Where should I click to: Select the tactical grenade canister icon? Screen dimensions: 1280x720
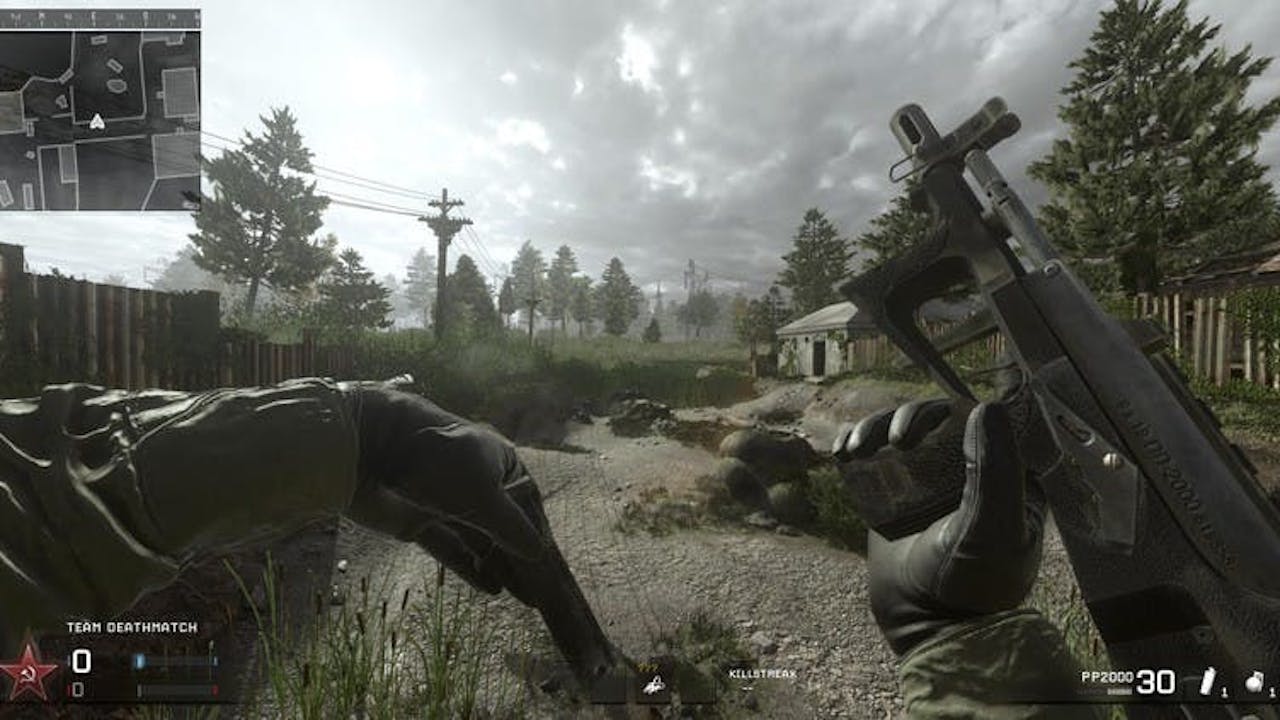tap(1207, 680)
